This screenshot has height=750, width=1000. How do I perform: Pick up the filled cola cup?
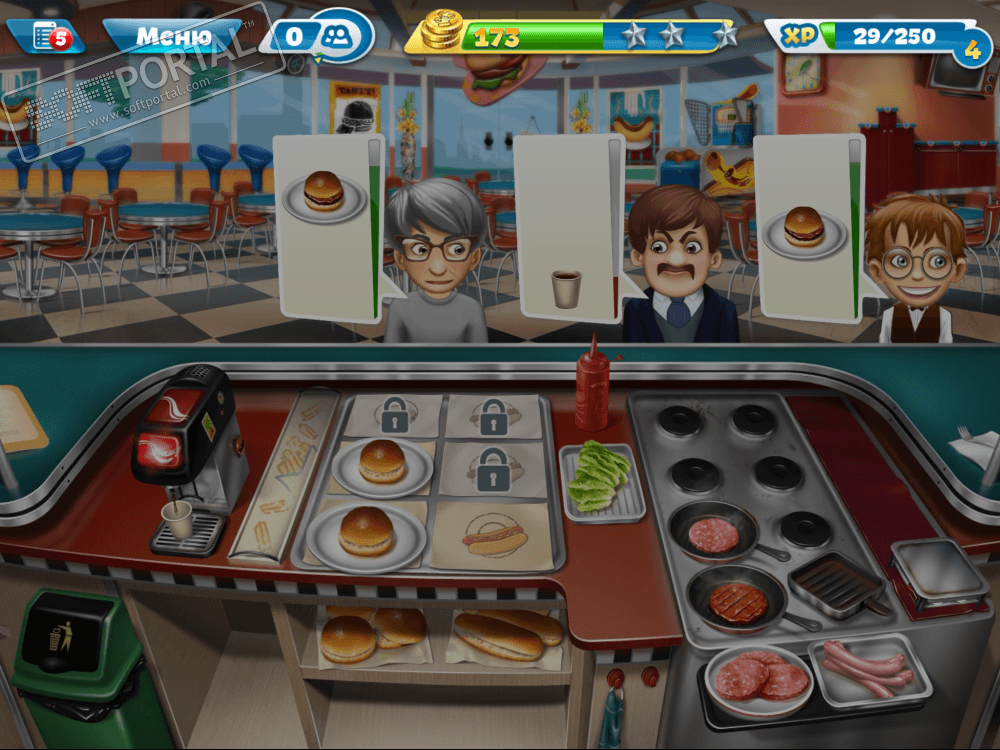coord(177,519)
